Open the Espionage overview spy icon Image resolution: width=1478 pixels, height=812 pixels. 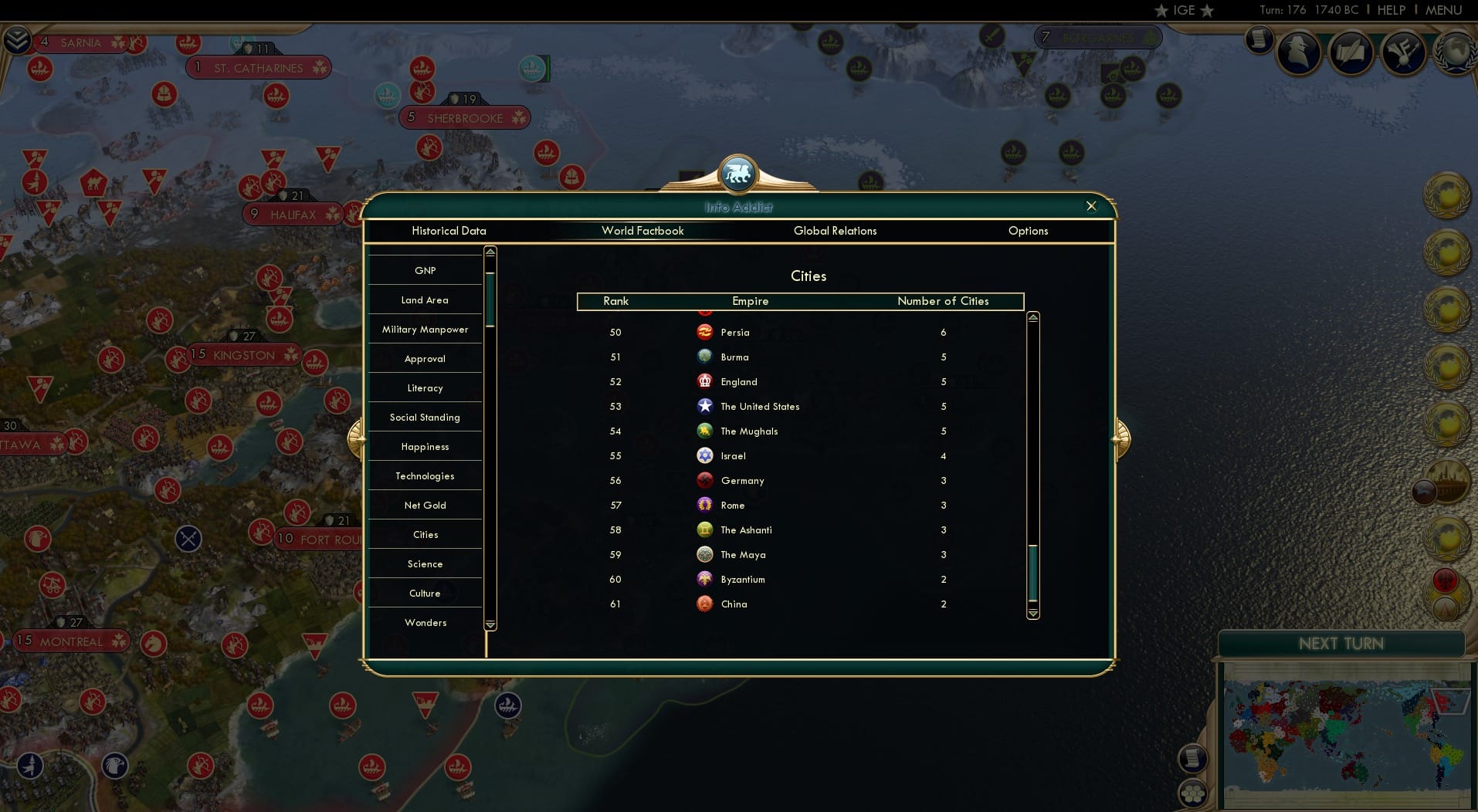pos(1300,53)
